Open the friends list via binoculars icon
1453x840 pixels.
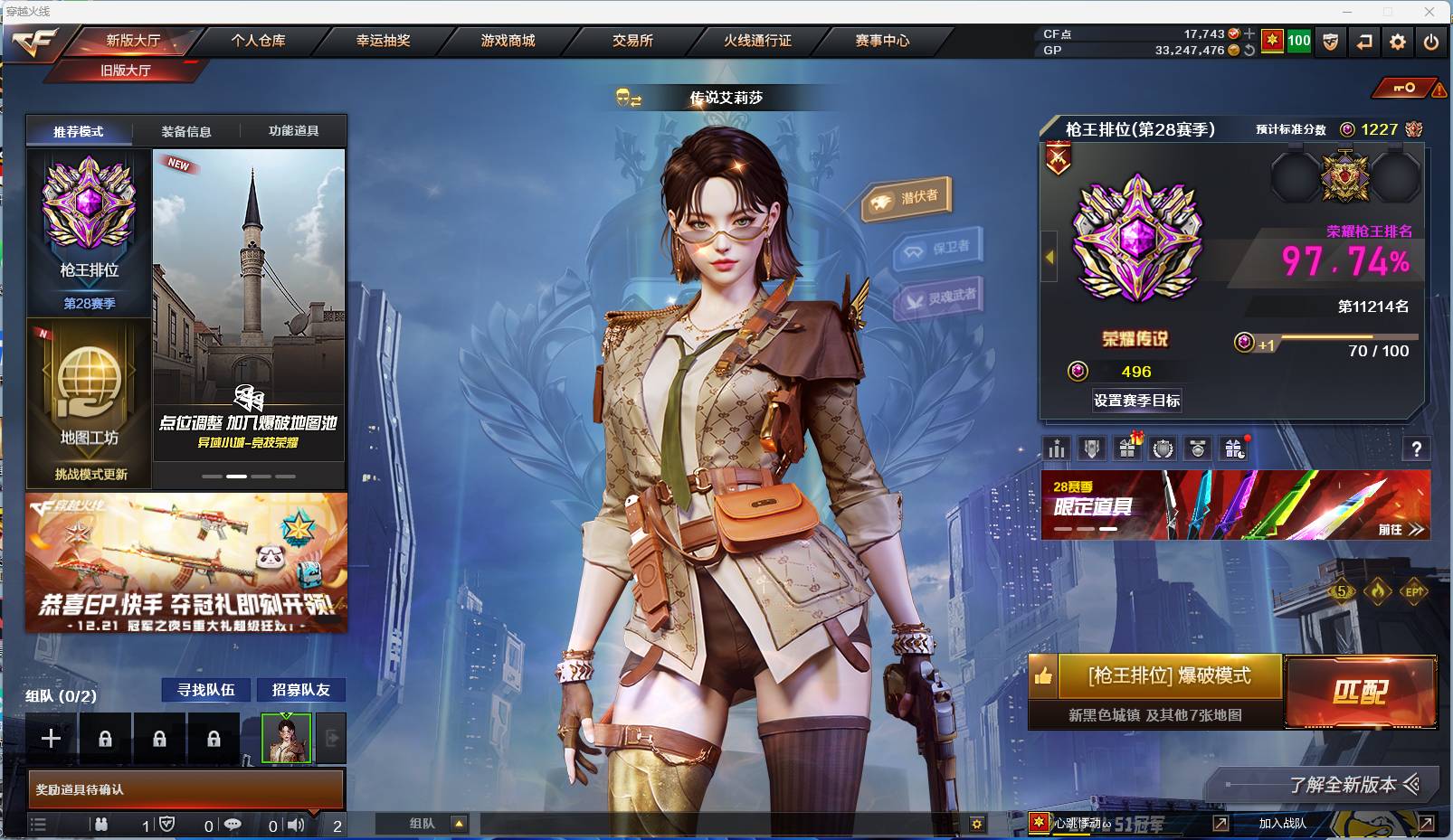point(101,825)
